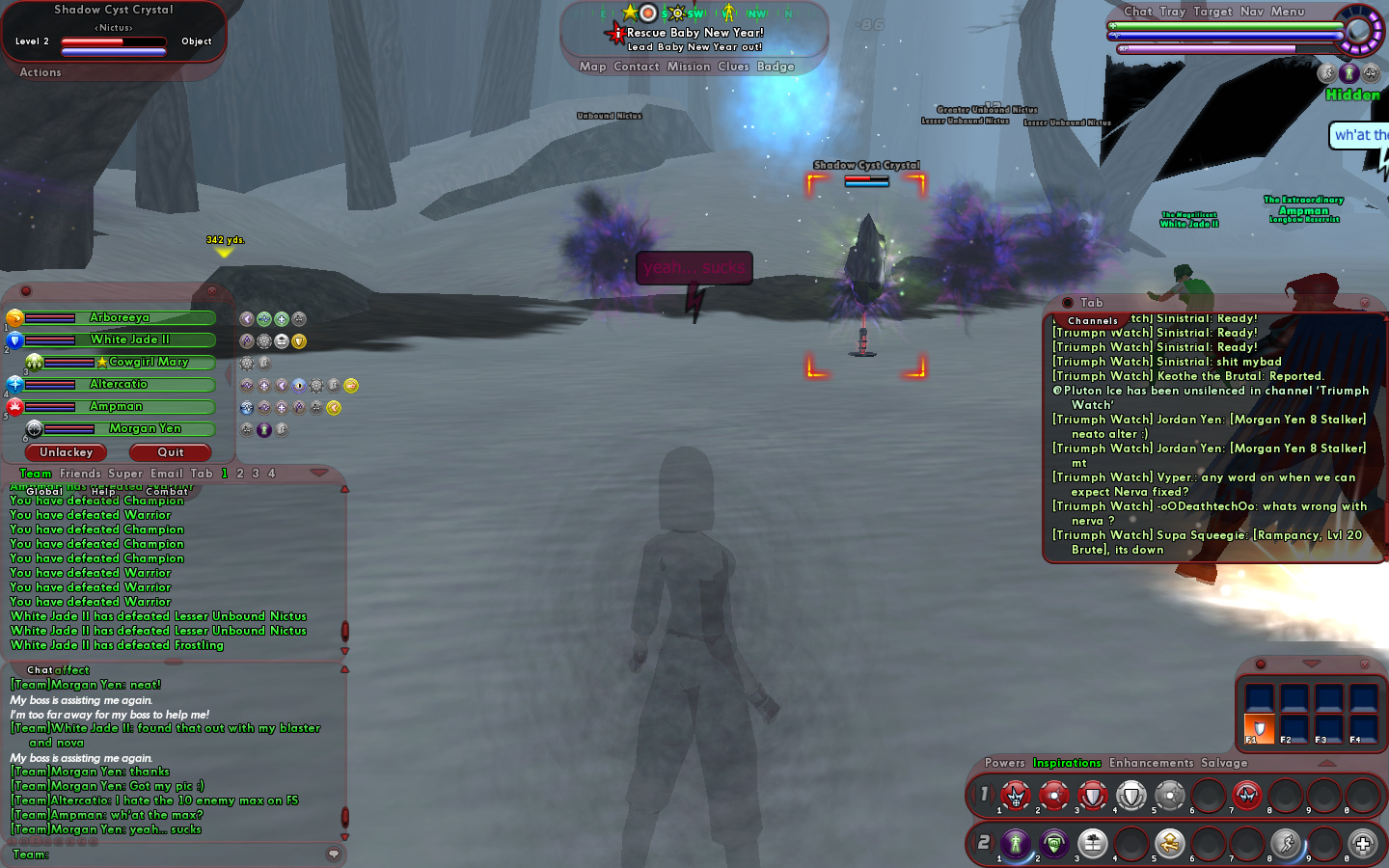Open the Channels list in chat

point(1093,320)
